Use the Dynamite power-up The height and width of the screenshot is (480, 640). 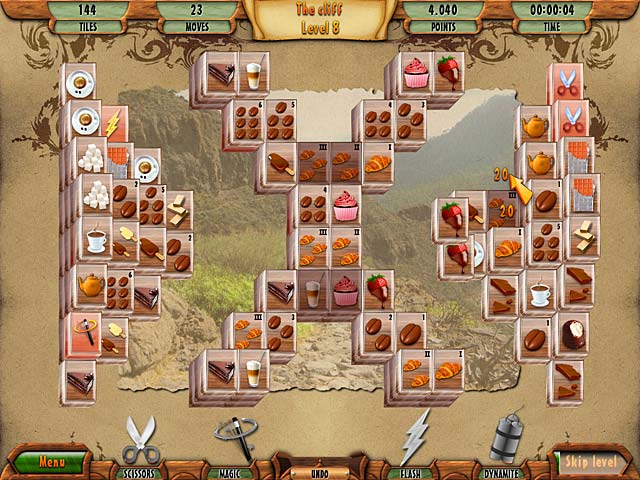tap(506, 442)
